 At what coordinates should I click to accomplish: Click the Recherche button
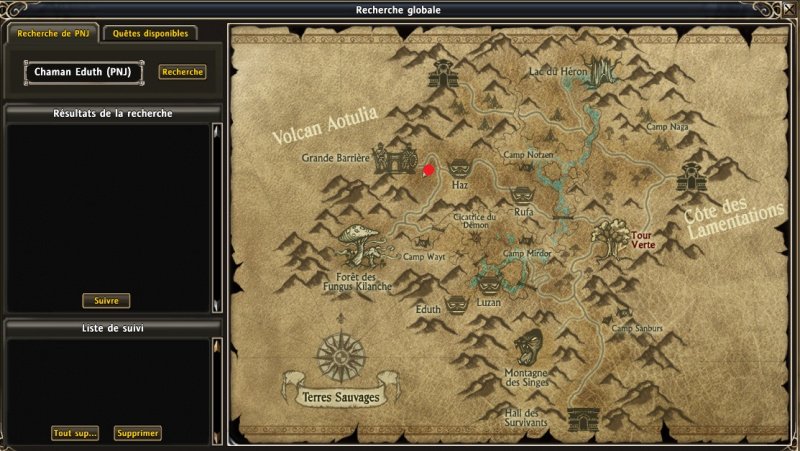coord(182,72)
